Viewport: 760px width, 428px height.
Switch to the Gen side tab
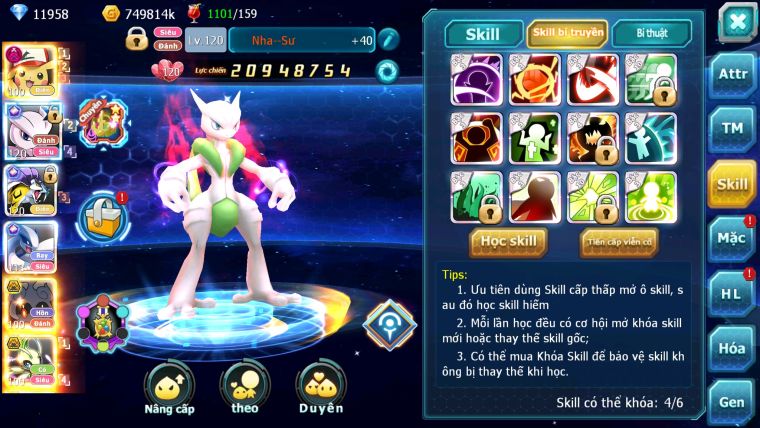point(731,402)
